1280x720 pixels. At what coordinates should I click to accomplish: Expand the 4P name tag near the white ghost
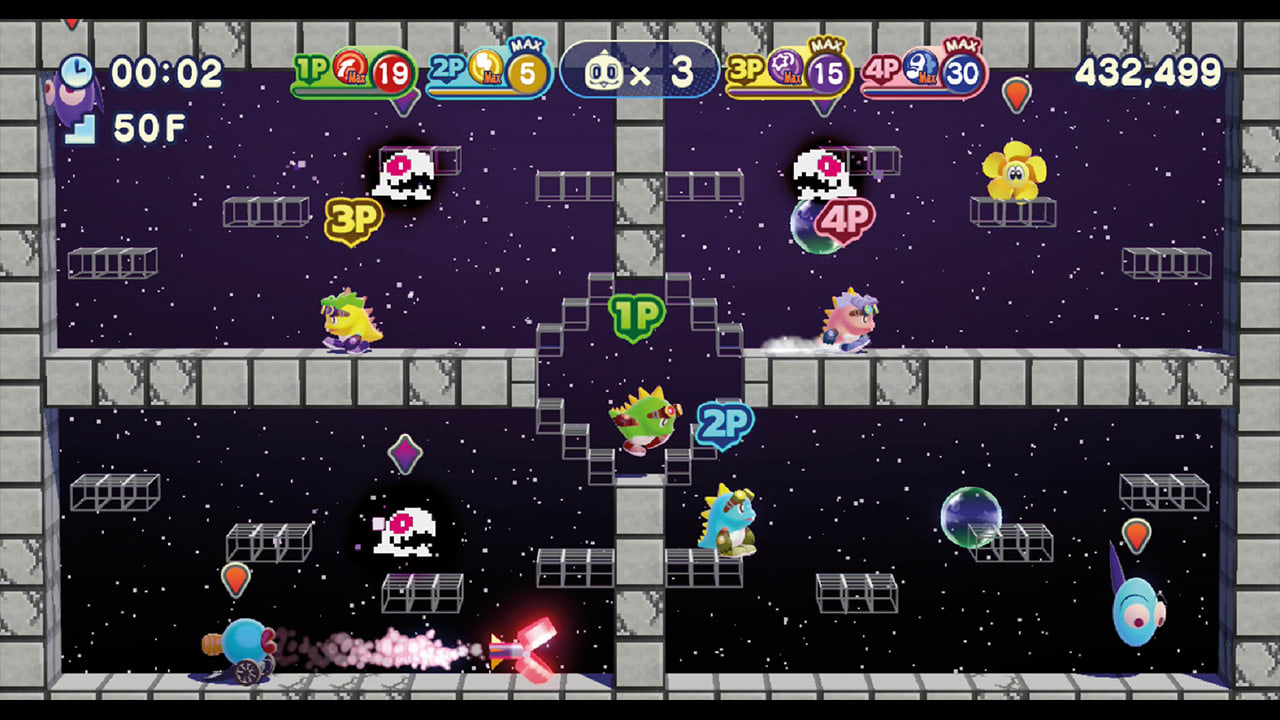(x=844, y=219)
